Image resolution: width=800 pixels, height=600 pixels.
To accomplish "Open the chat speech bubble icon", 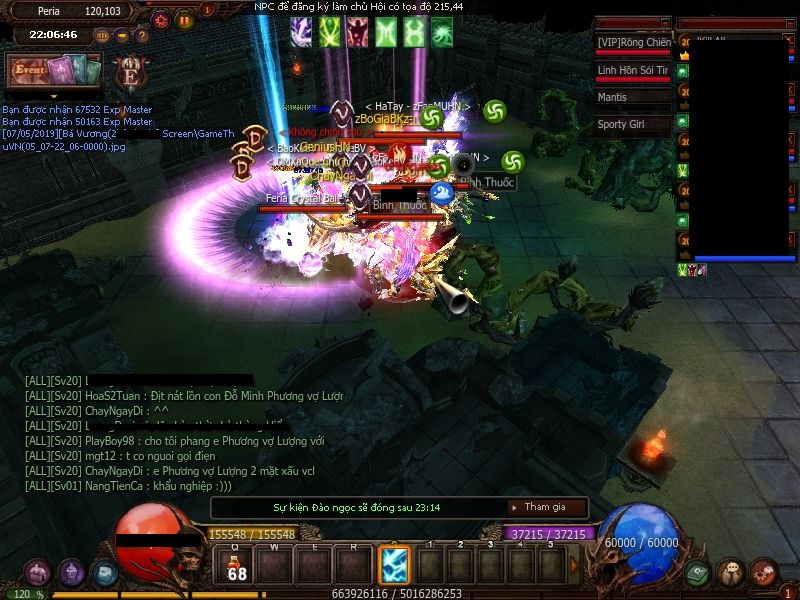I will tap(731, 573).
